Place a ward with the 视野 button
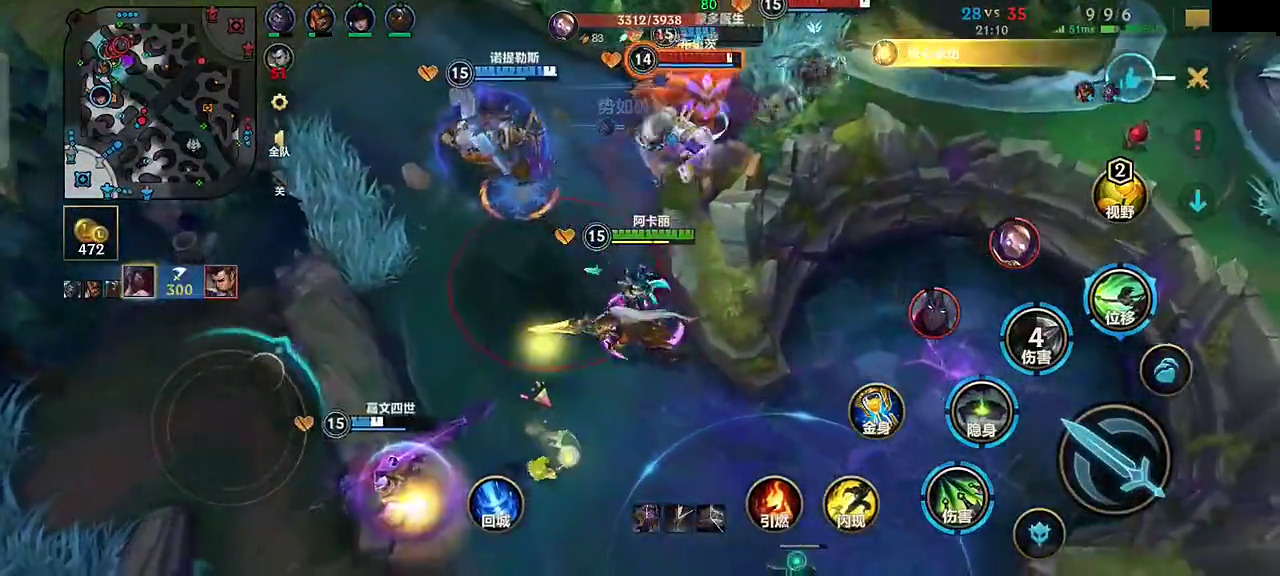 1119,190
